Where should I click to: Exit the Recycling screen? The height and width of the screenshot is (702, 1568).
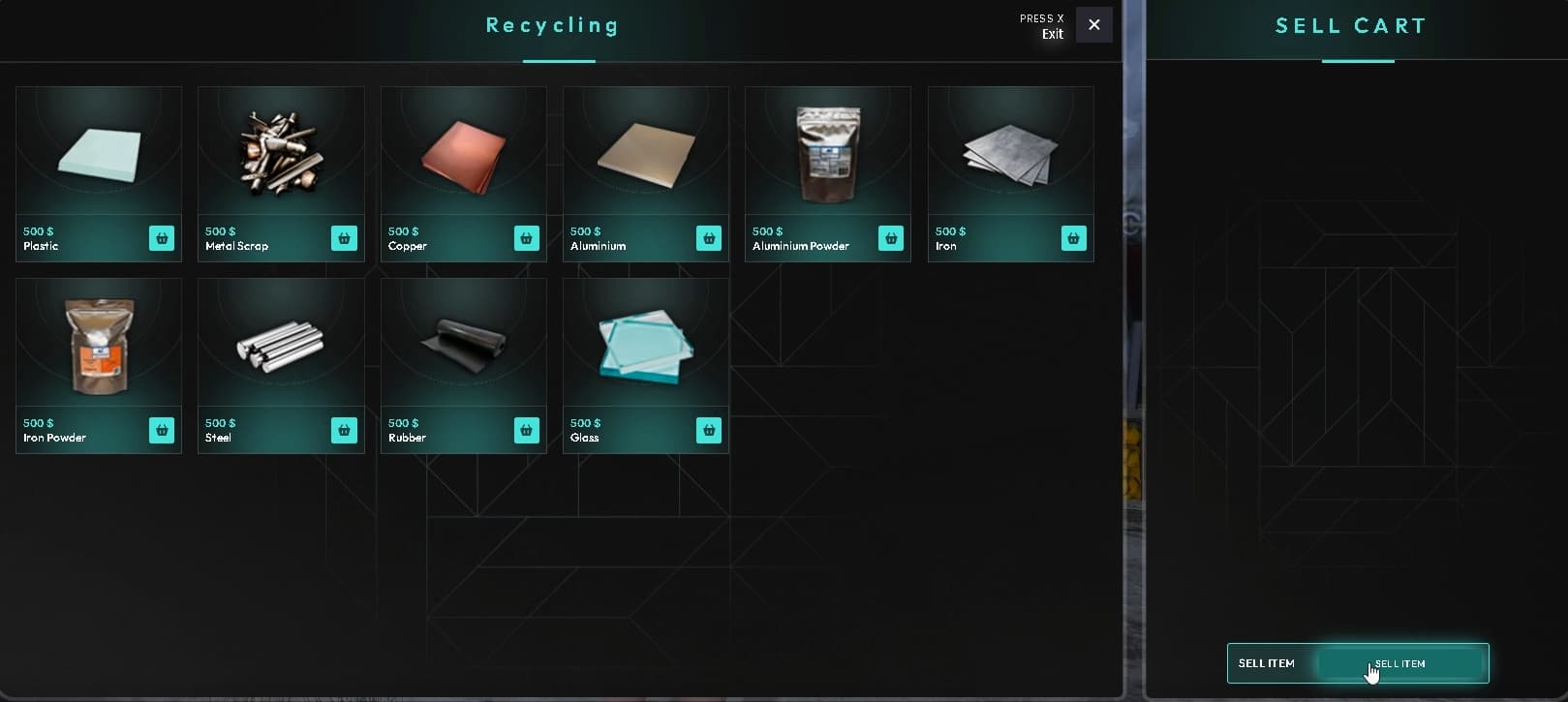tap(1093, 24)
